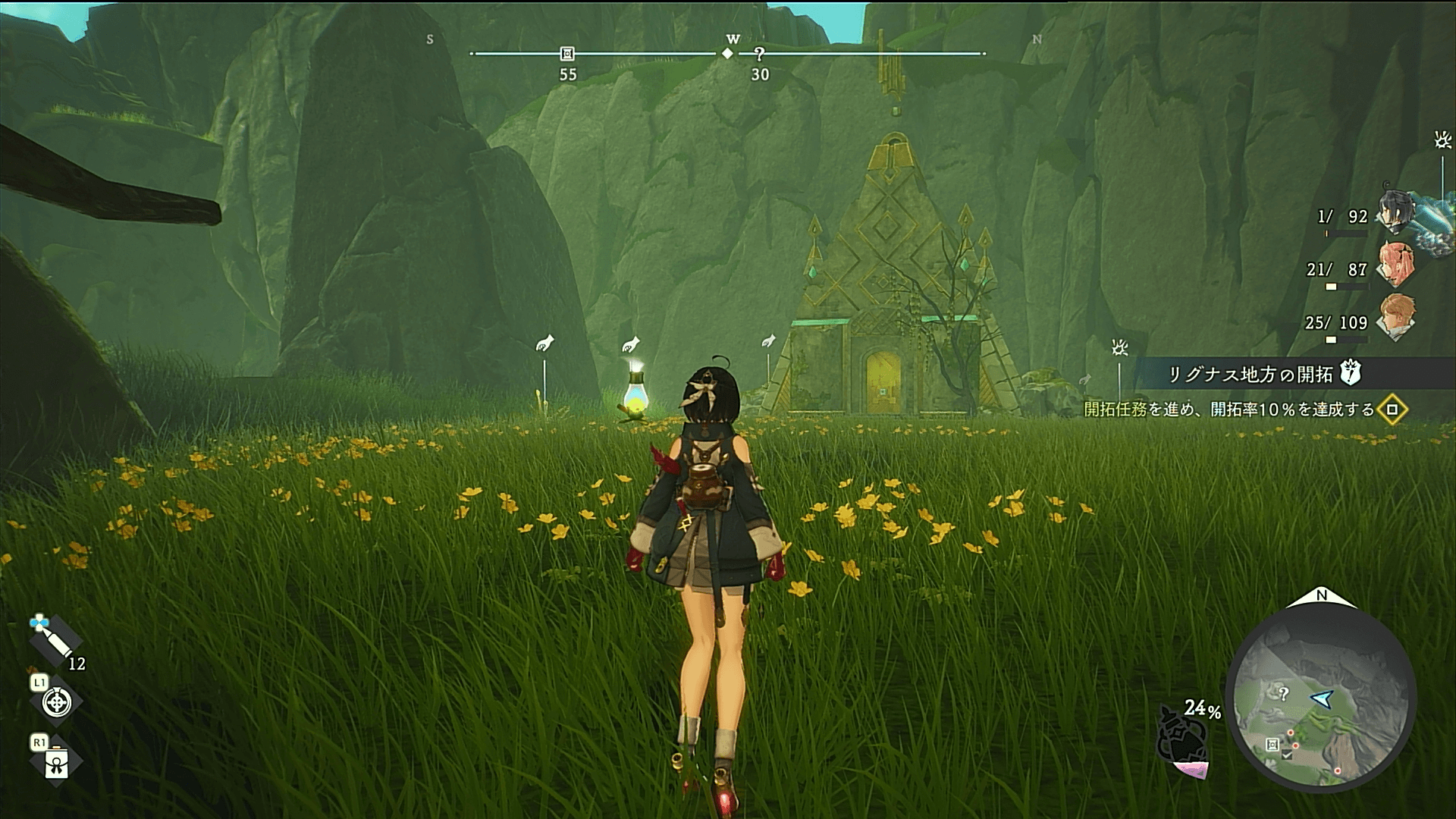Click the minimap's north N indicator
Image resolution: width=1456 pixels, height=819 pixels.
(1321, 596)
